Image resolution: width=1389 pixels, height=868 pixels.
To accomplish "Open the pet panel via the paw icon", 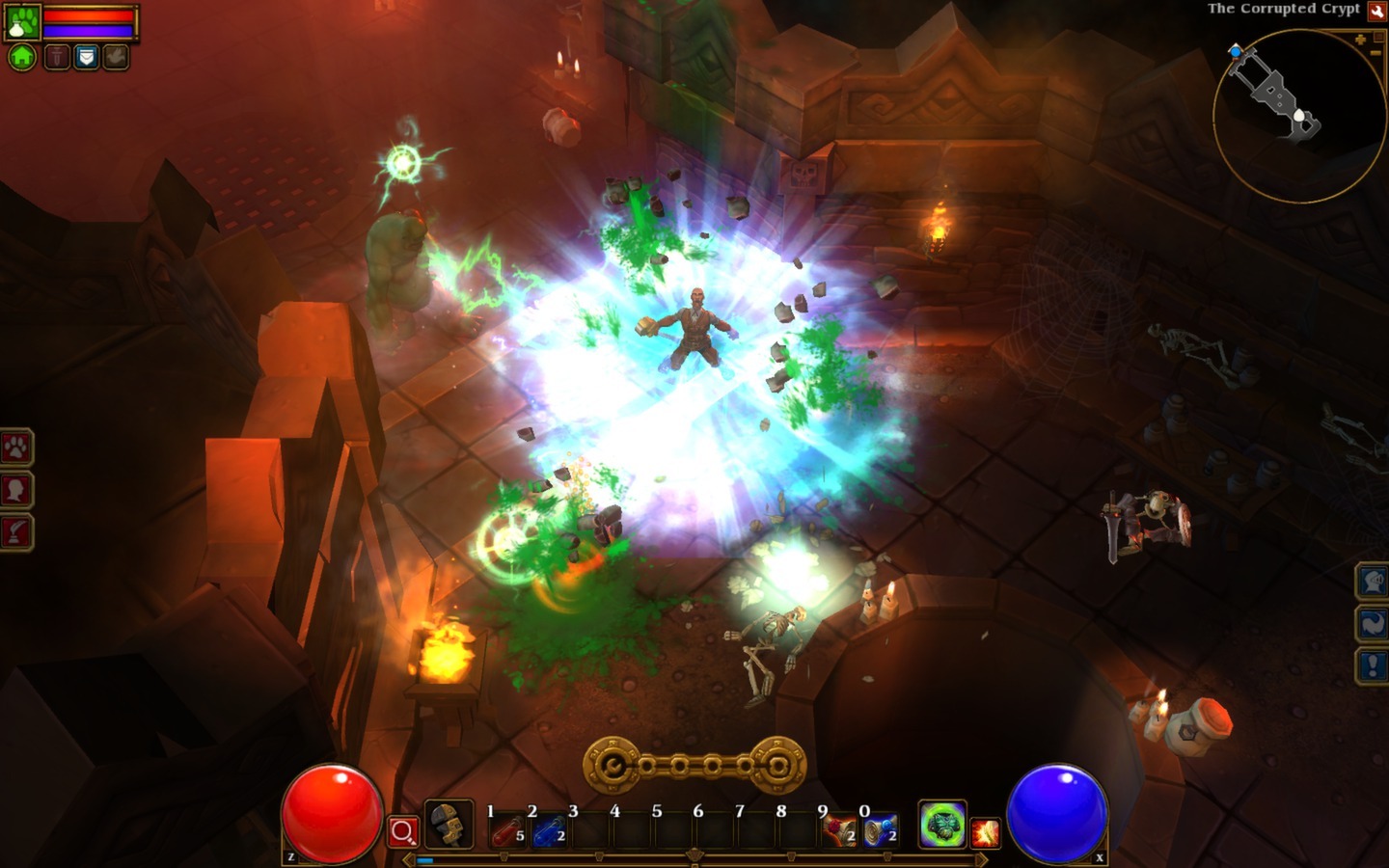I will point(15,447).
